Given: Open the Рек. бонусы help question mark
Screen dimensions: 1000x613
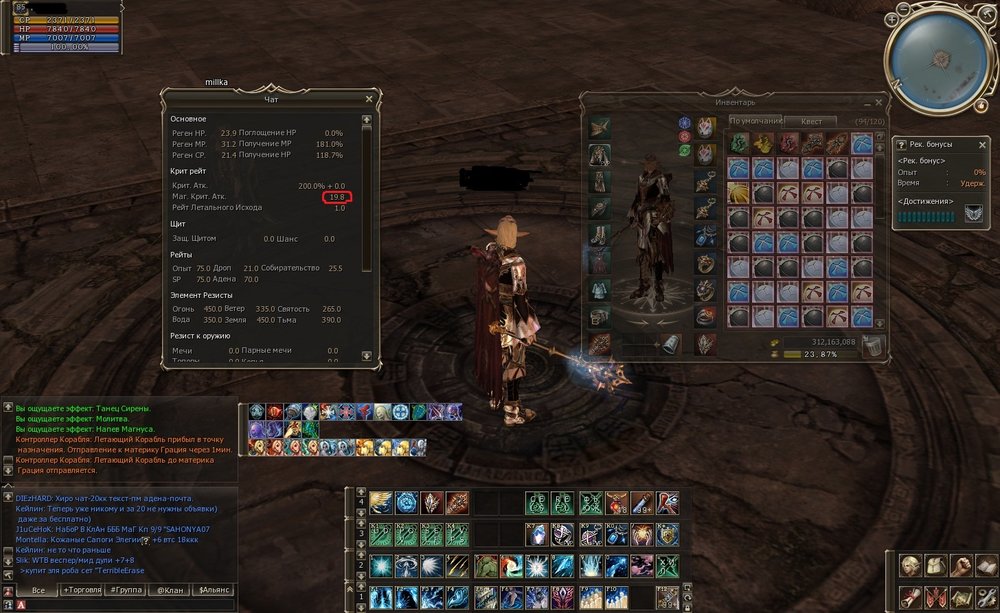Looking at the screenshot, I should click(x=900, y=145).
